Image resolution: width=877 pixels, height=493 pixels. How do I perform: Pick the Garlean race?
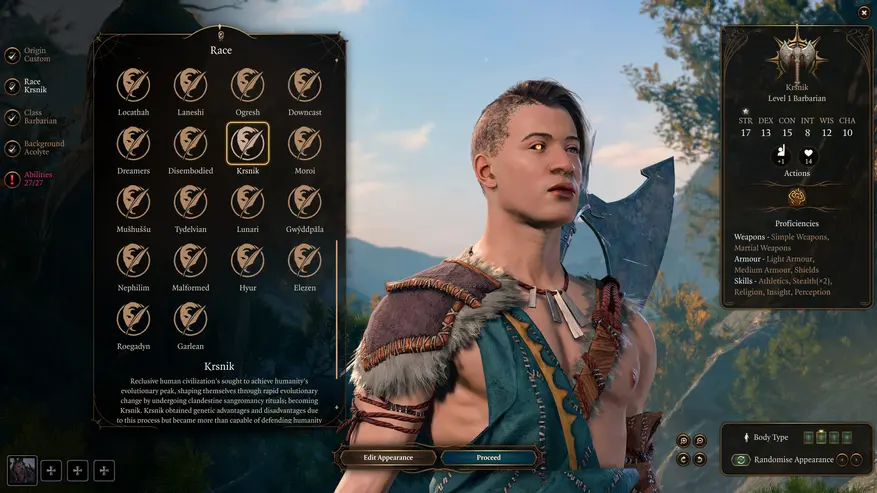190,319
